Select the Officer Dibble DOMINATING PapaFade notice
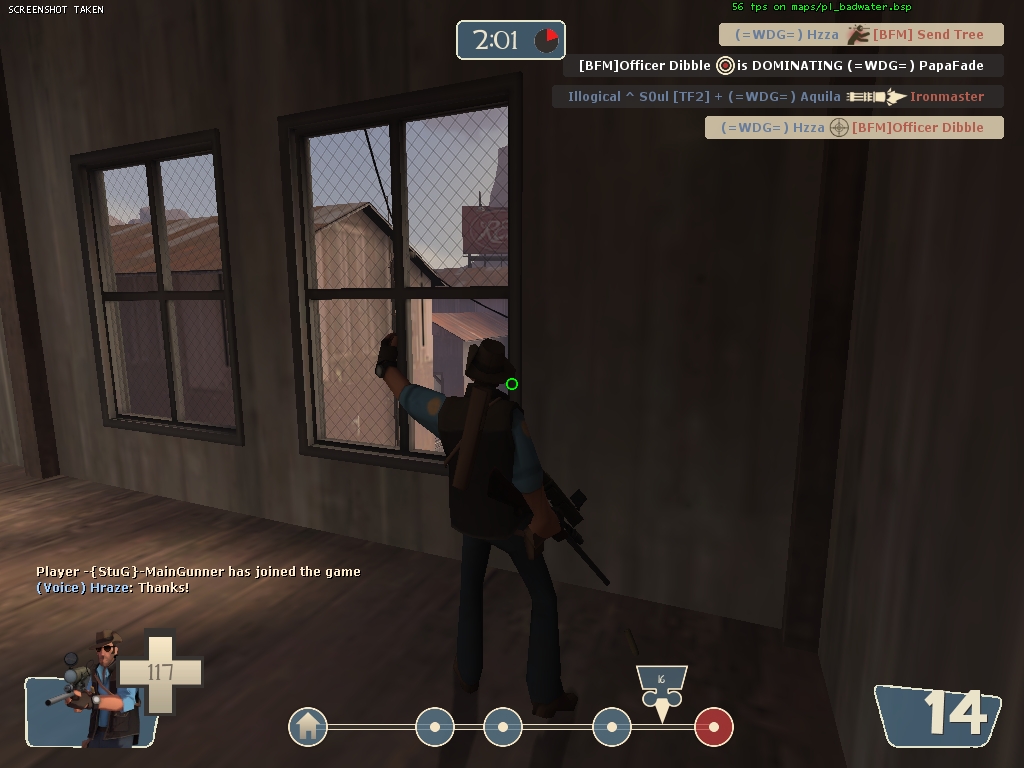The height and width of the screenshot is (768, 1024). (780, 66)
